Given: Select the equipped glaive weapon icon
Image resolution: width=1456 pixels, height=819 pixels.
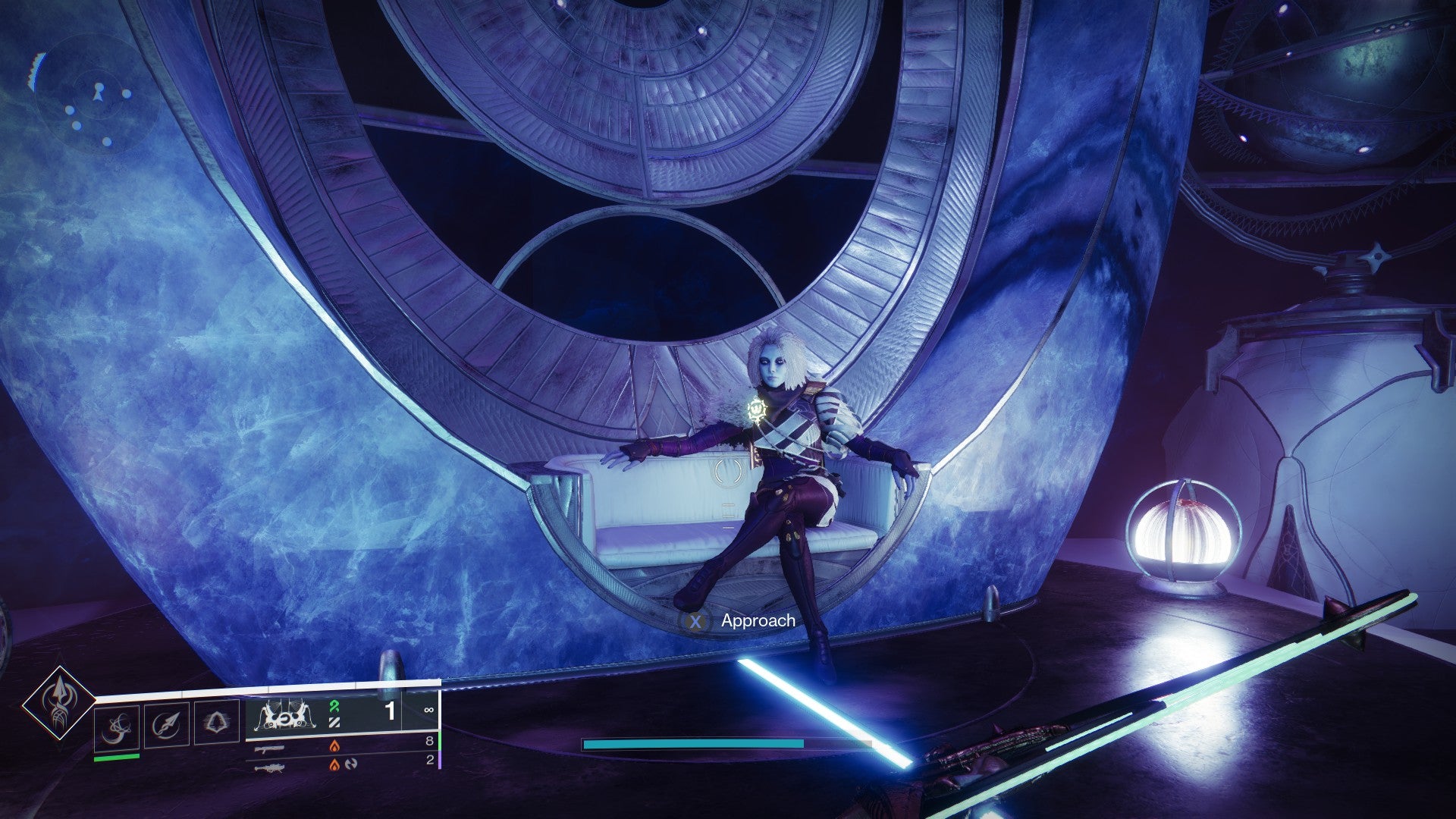Looking at the screenshot, I should [x=285, y=714].
